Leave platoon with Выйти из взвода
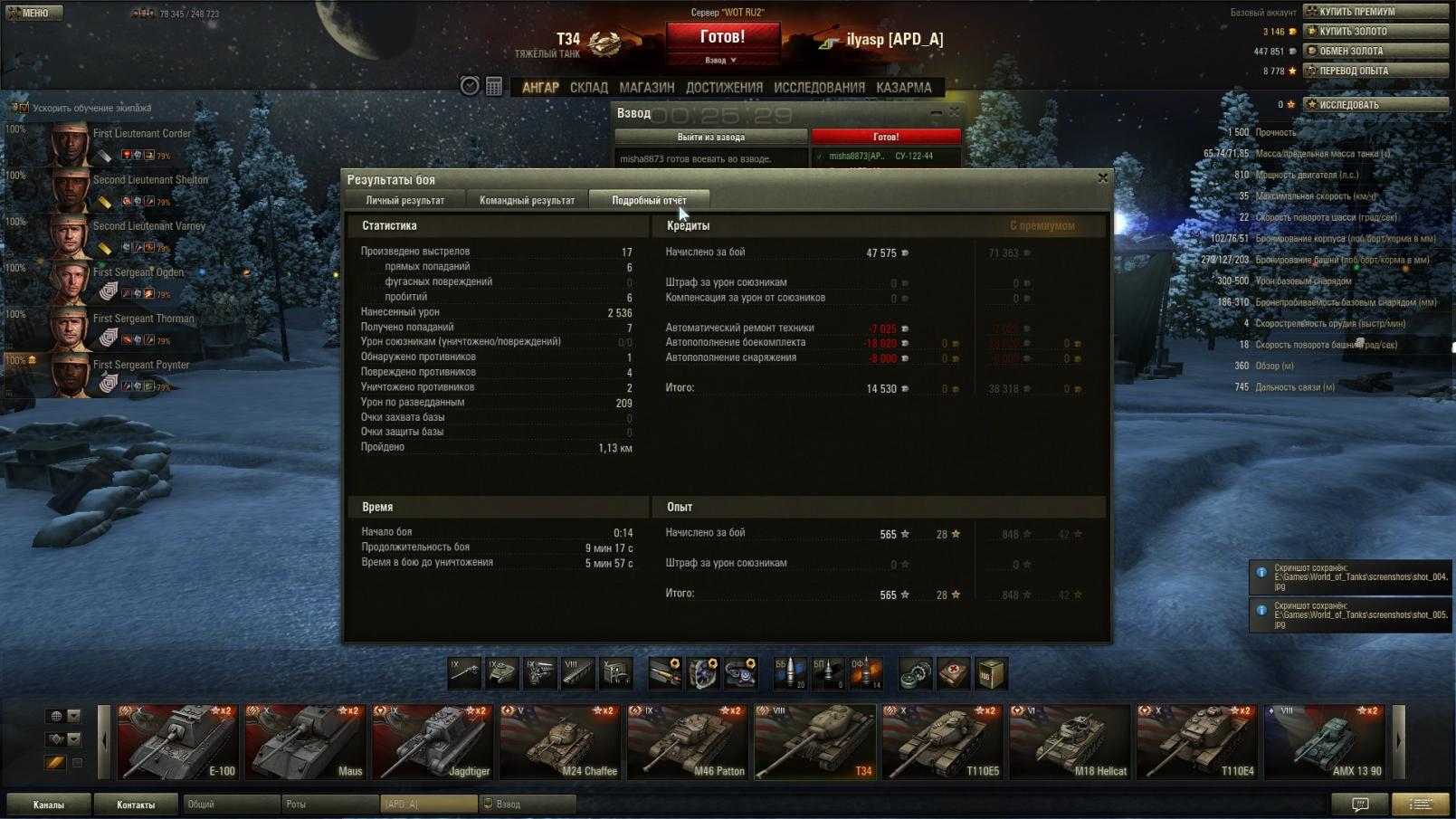The image size is (1456, 819). tap(710, 138)
